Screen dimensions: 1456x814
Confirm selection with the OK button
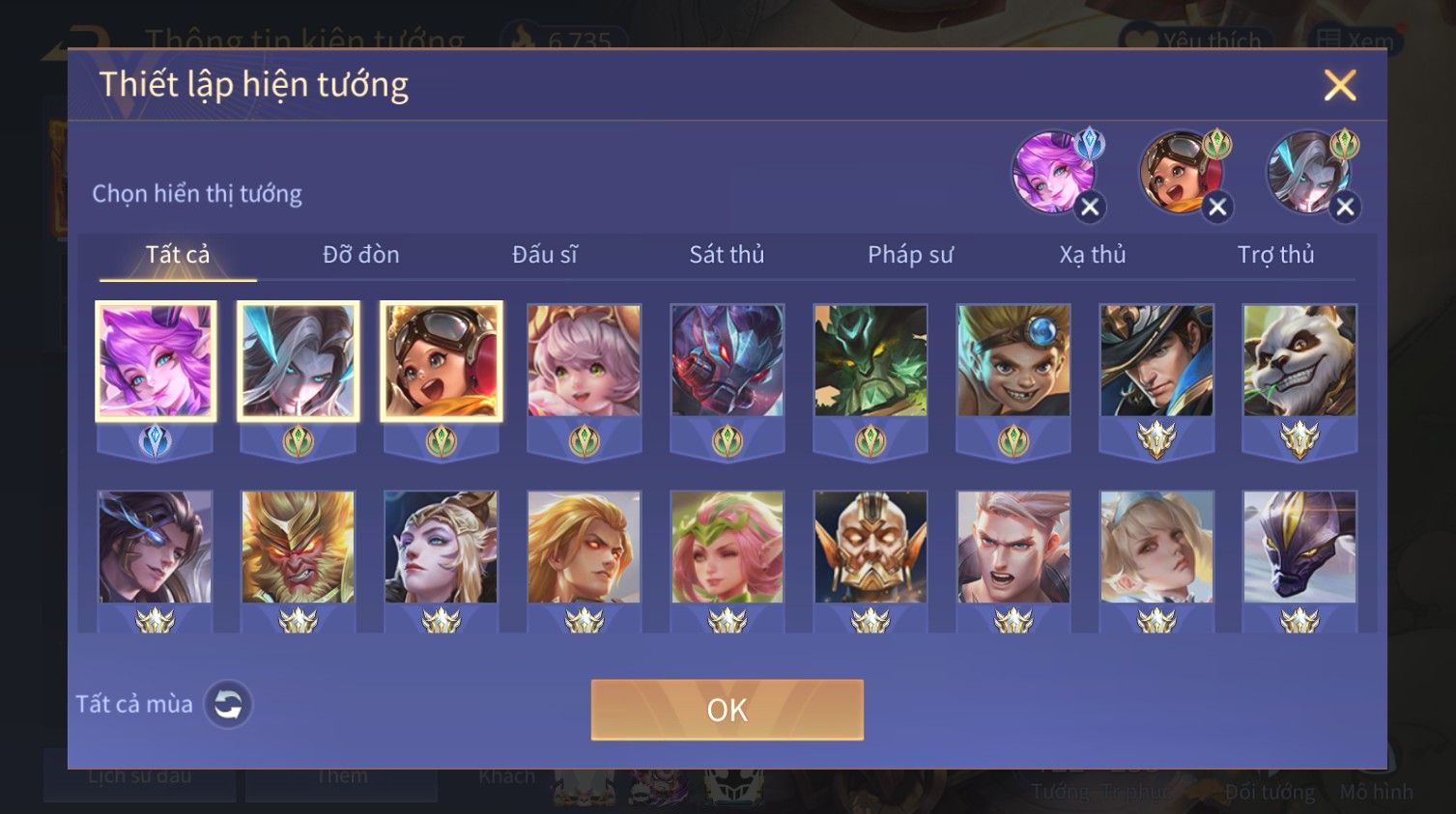click(727, 710)
